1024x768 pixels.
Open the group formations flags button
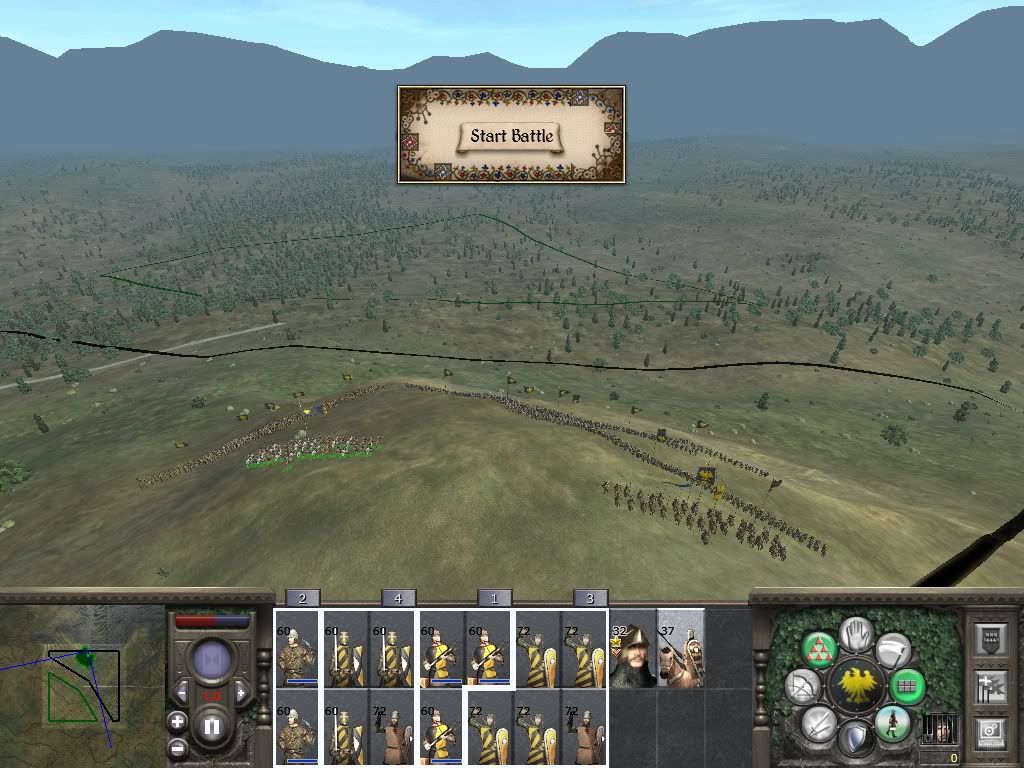989,686
